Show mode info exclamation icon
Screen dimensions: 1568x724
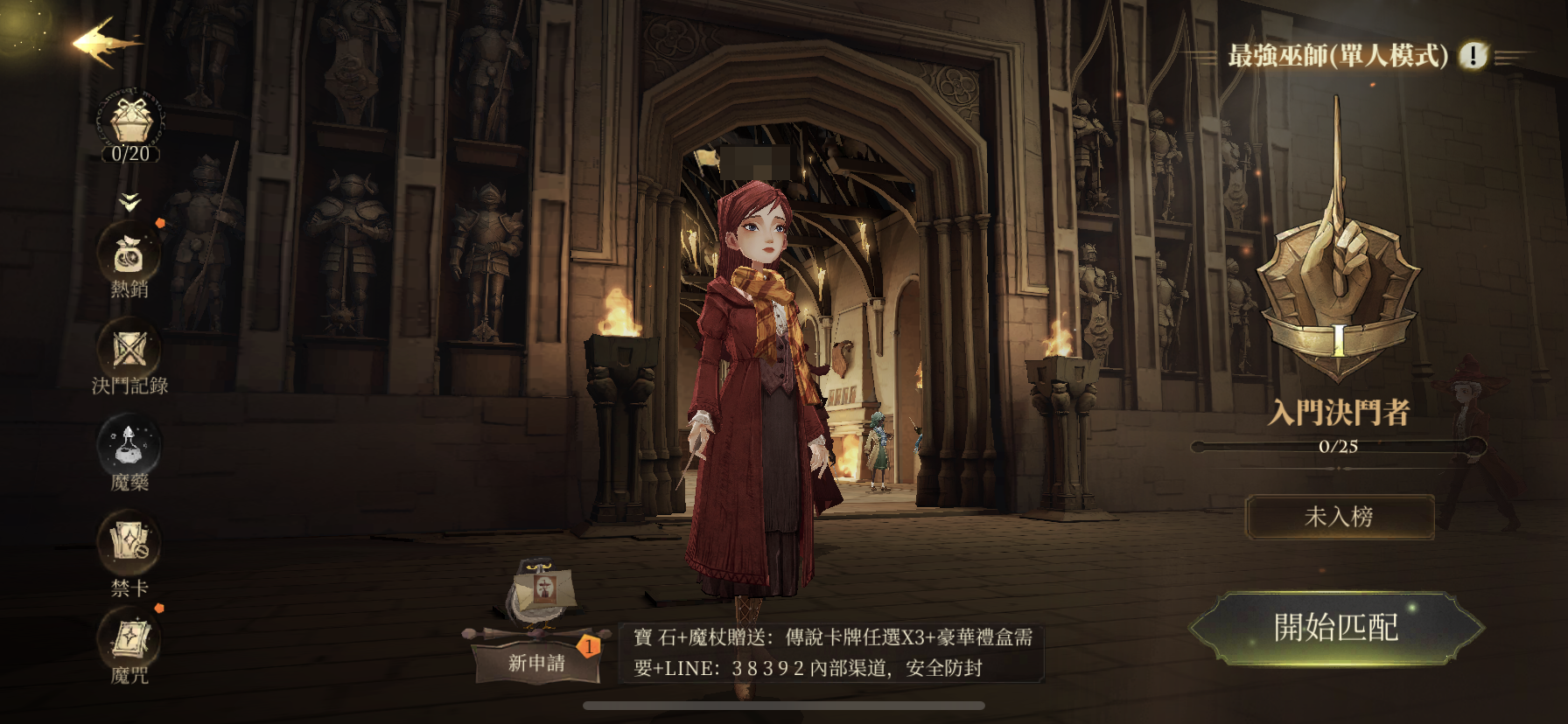(x=1473, y=56)
